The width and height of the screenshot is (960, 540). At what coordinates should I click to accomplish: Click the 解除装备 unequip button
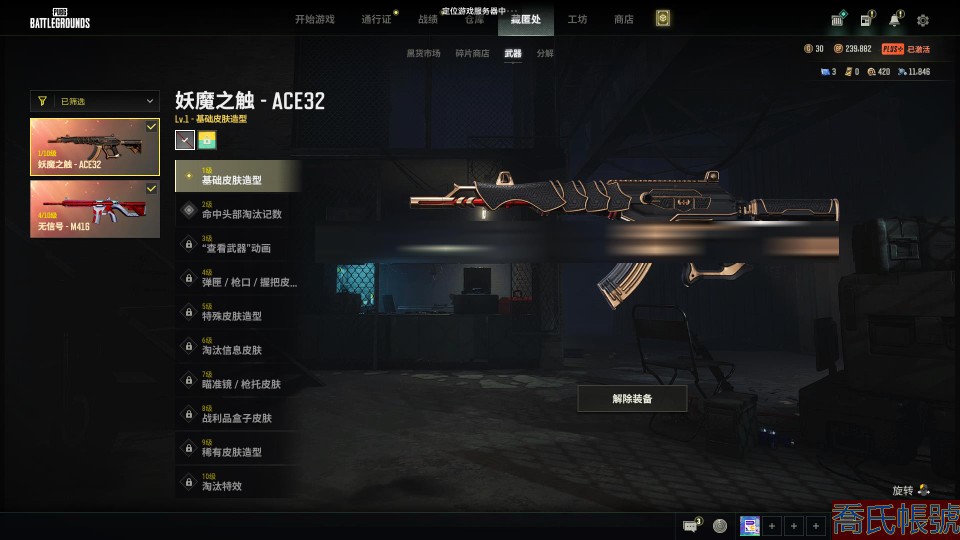tap(632, 399)
